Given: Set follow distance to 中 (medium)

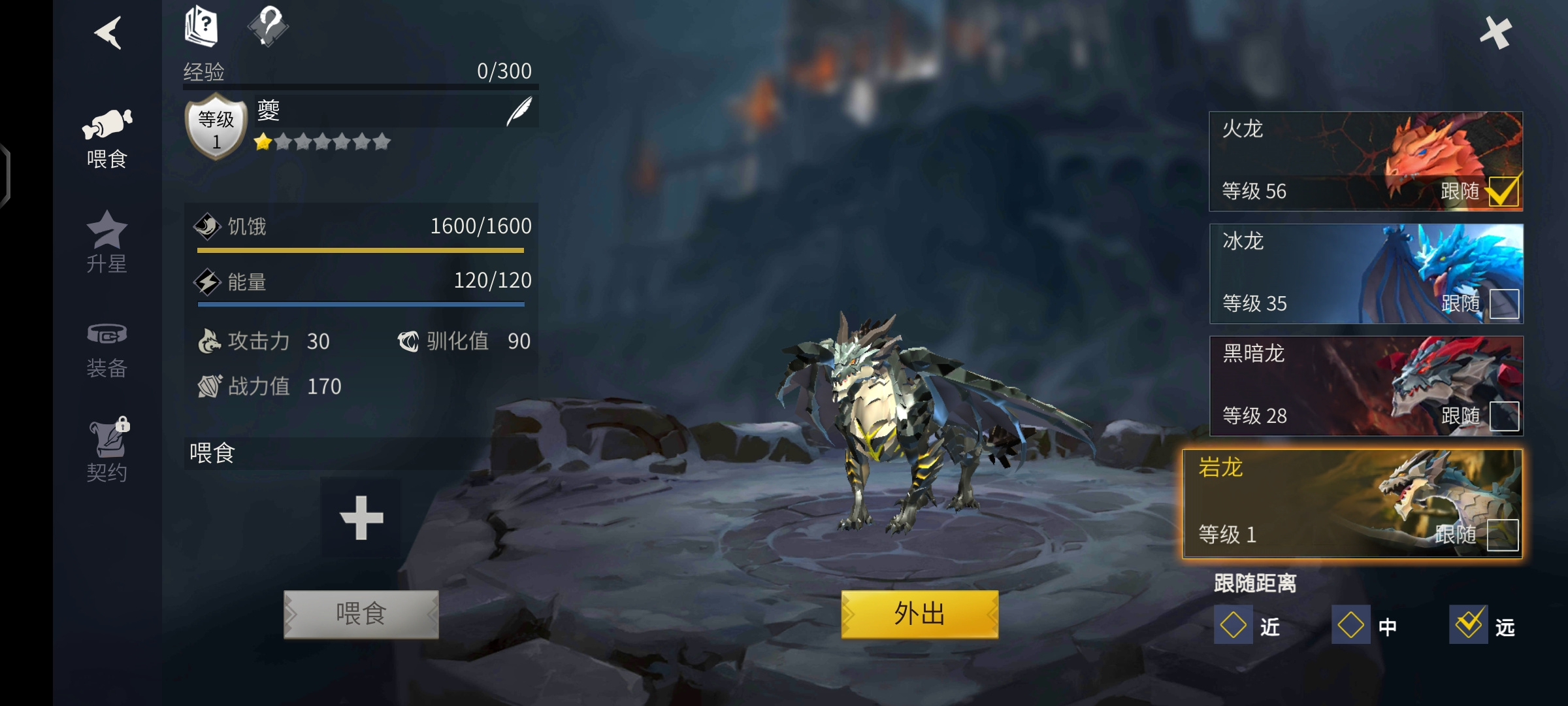Looking at the screenshot, I should [1351, 625].
